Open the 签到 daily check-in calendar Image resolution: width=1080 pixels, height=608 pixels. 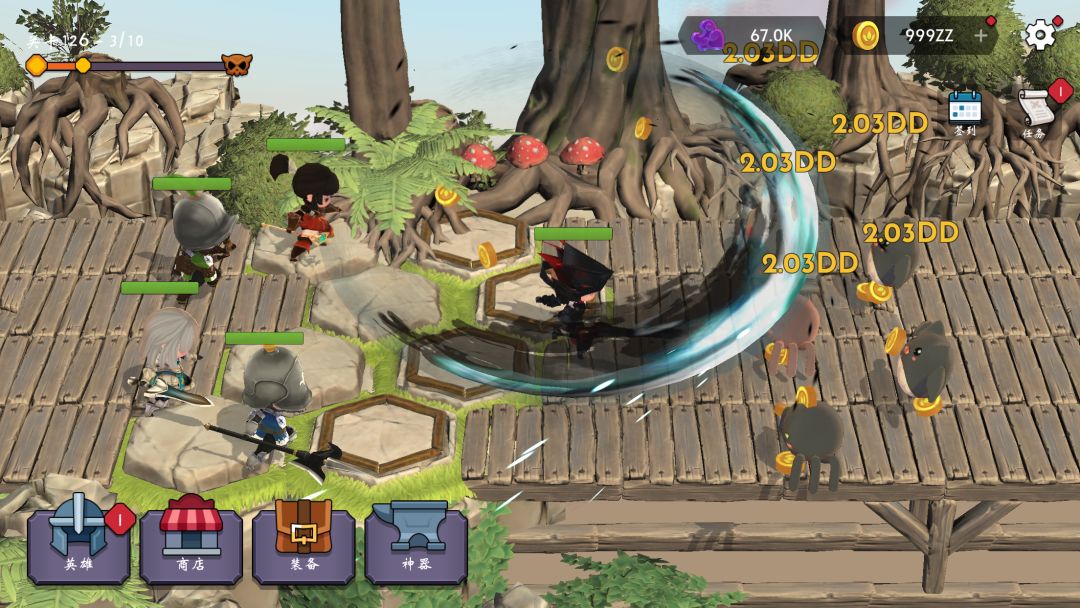965,112
